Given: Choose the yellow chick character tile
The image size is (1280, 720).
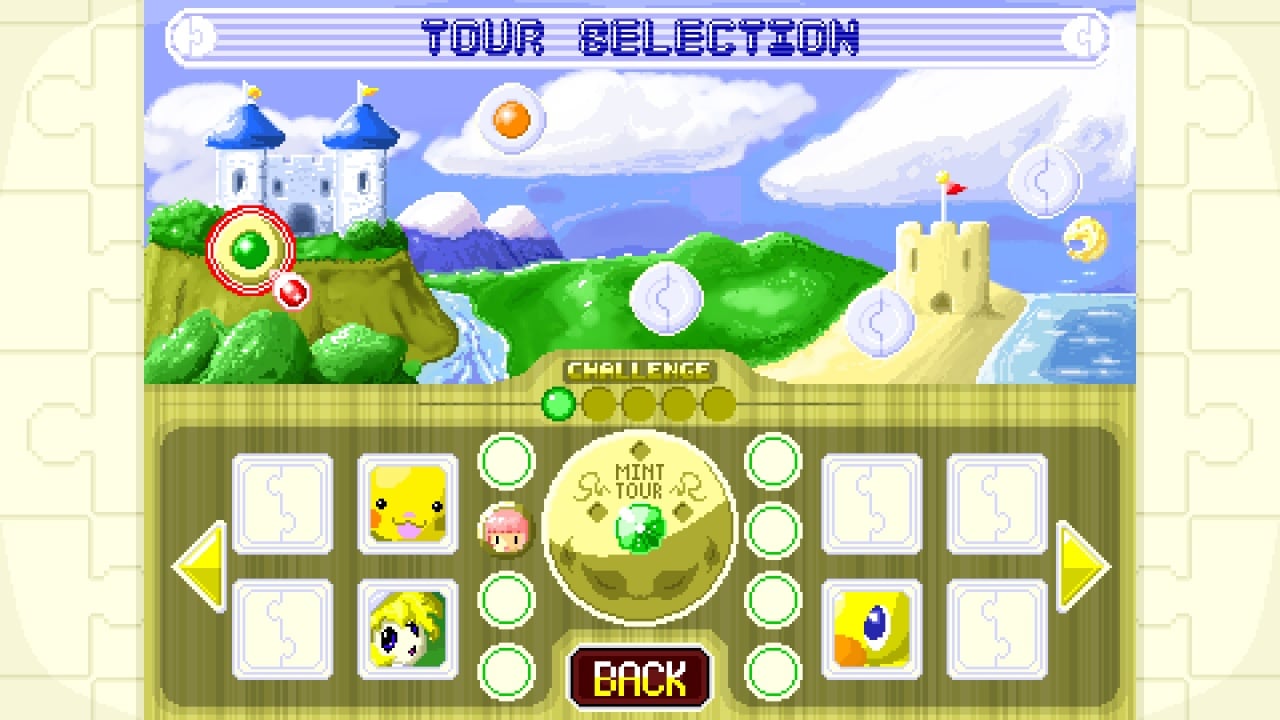Looking at the screenshot, I should (872, 629).
